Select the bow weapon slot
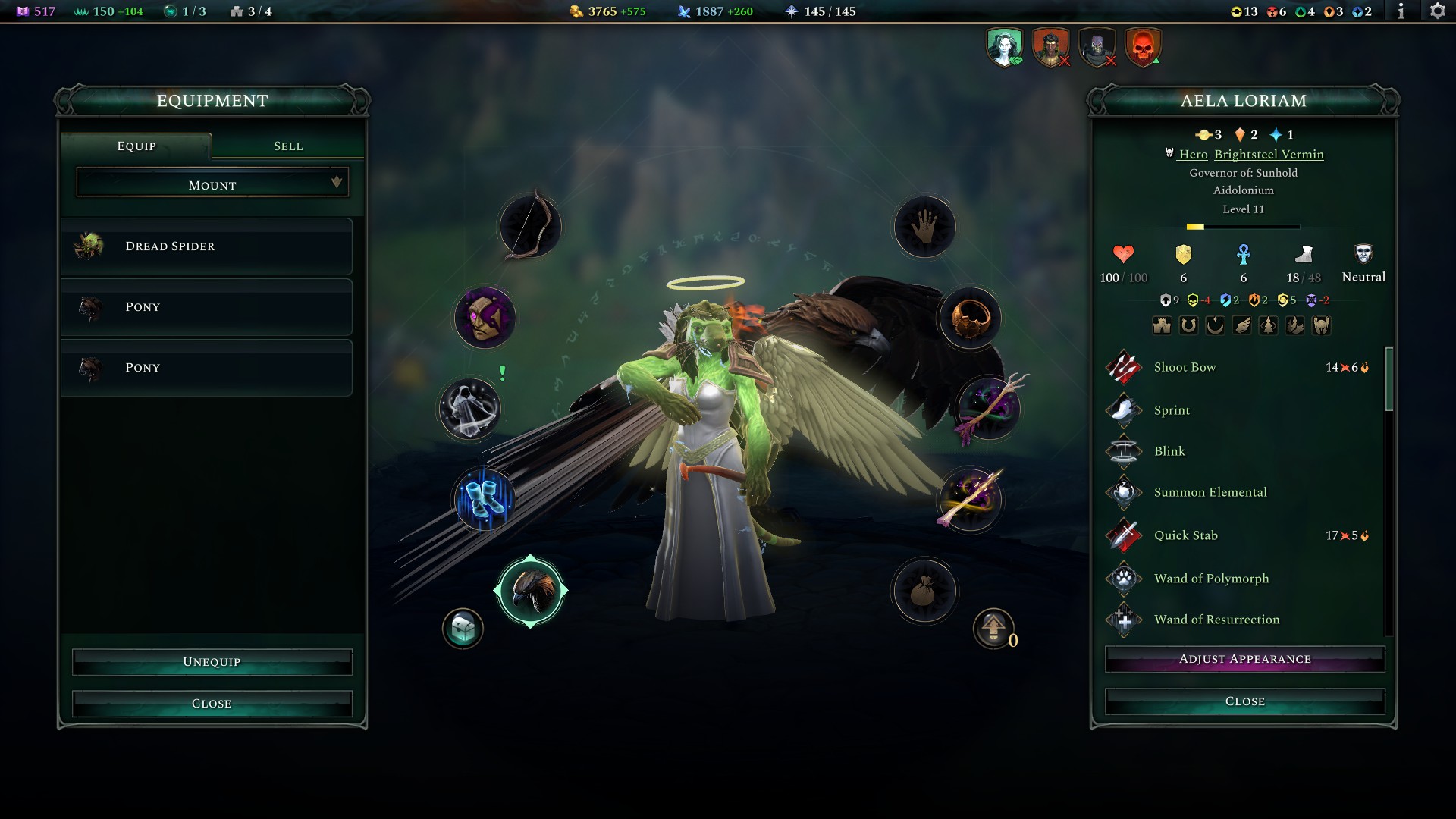The width and height of the screenshot is (1456, 819). pyautogui.click(x=529, y=226)
